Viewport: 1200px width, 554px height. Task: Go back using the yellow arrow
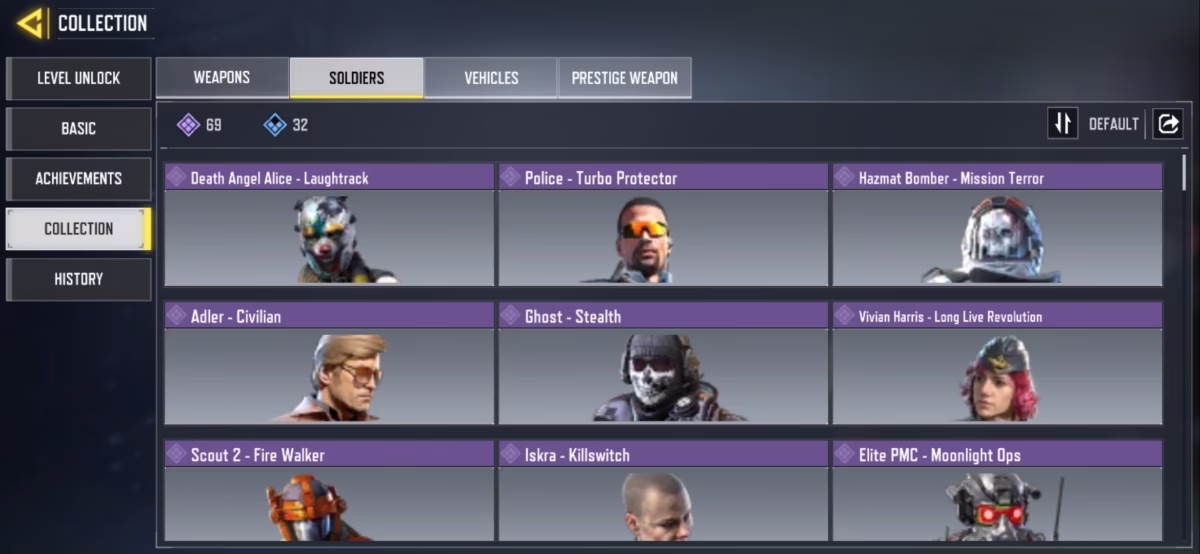point(30,23)
